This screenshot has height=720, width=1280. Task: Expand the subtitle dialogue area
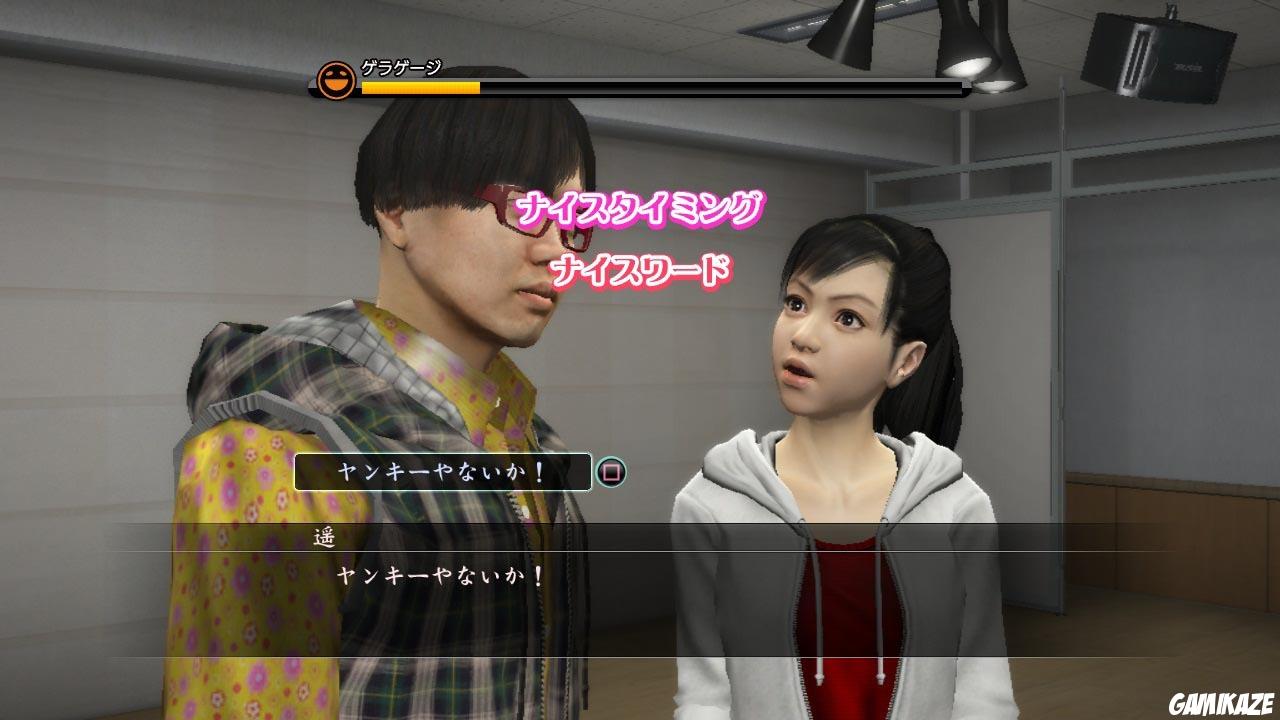click(x=640, y=560)
